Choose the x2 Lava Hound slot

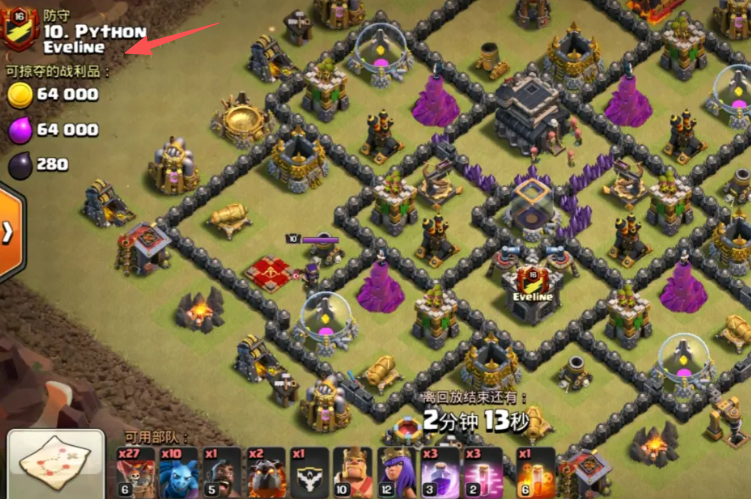point(264,472)
